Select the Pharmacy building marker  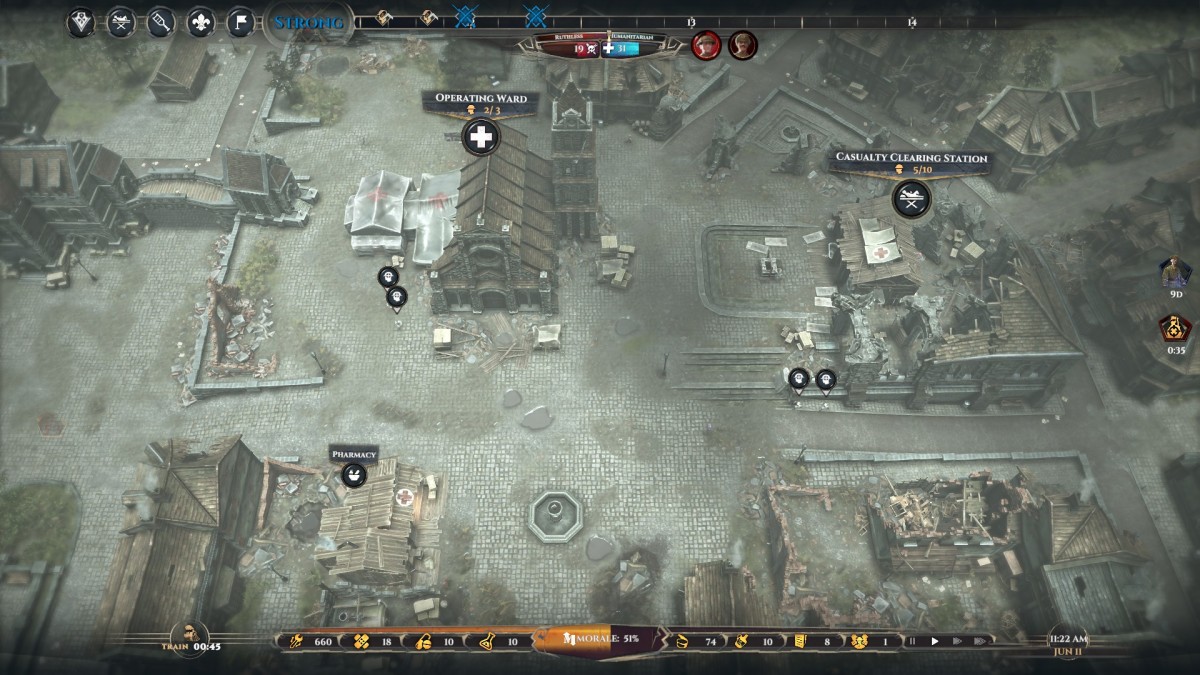353,475
